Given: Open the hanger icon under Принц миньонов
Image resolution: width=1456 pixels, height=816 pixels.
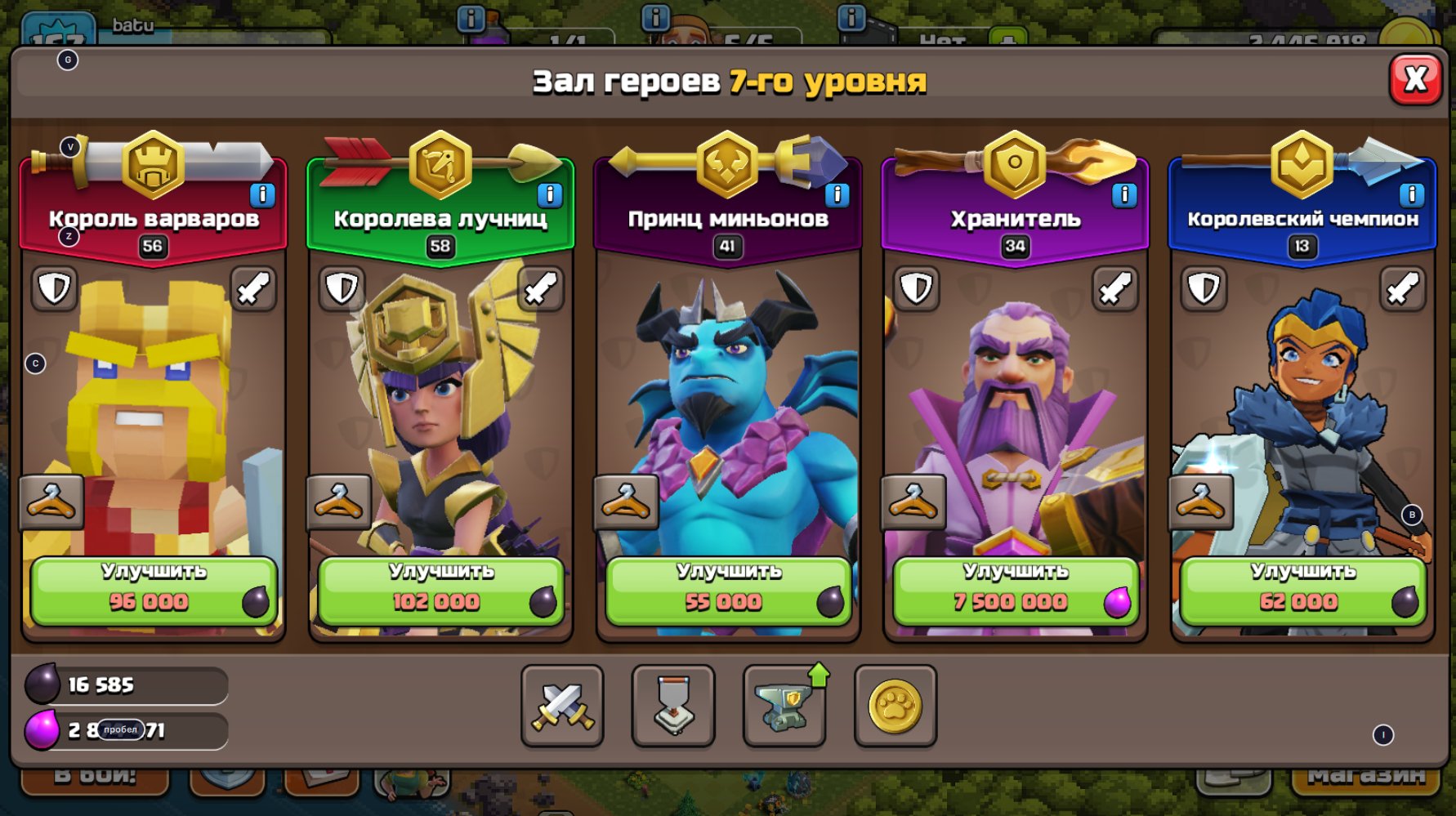Looking at the screenshot, I should [x=628, y=502].
